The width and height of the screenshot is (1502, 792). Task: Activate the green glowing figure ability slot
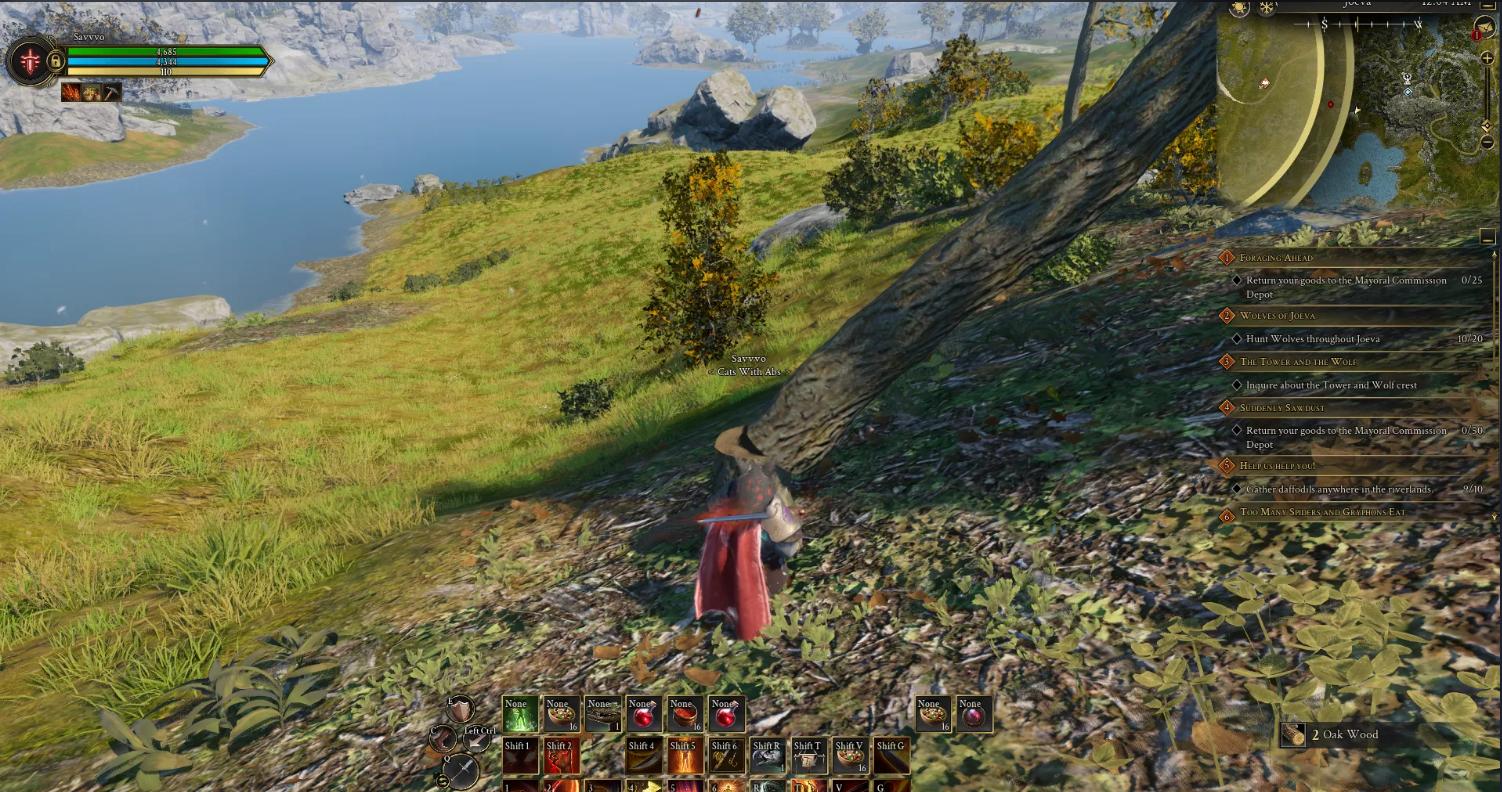pos(519,714)
